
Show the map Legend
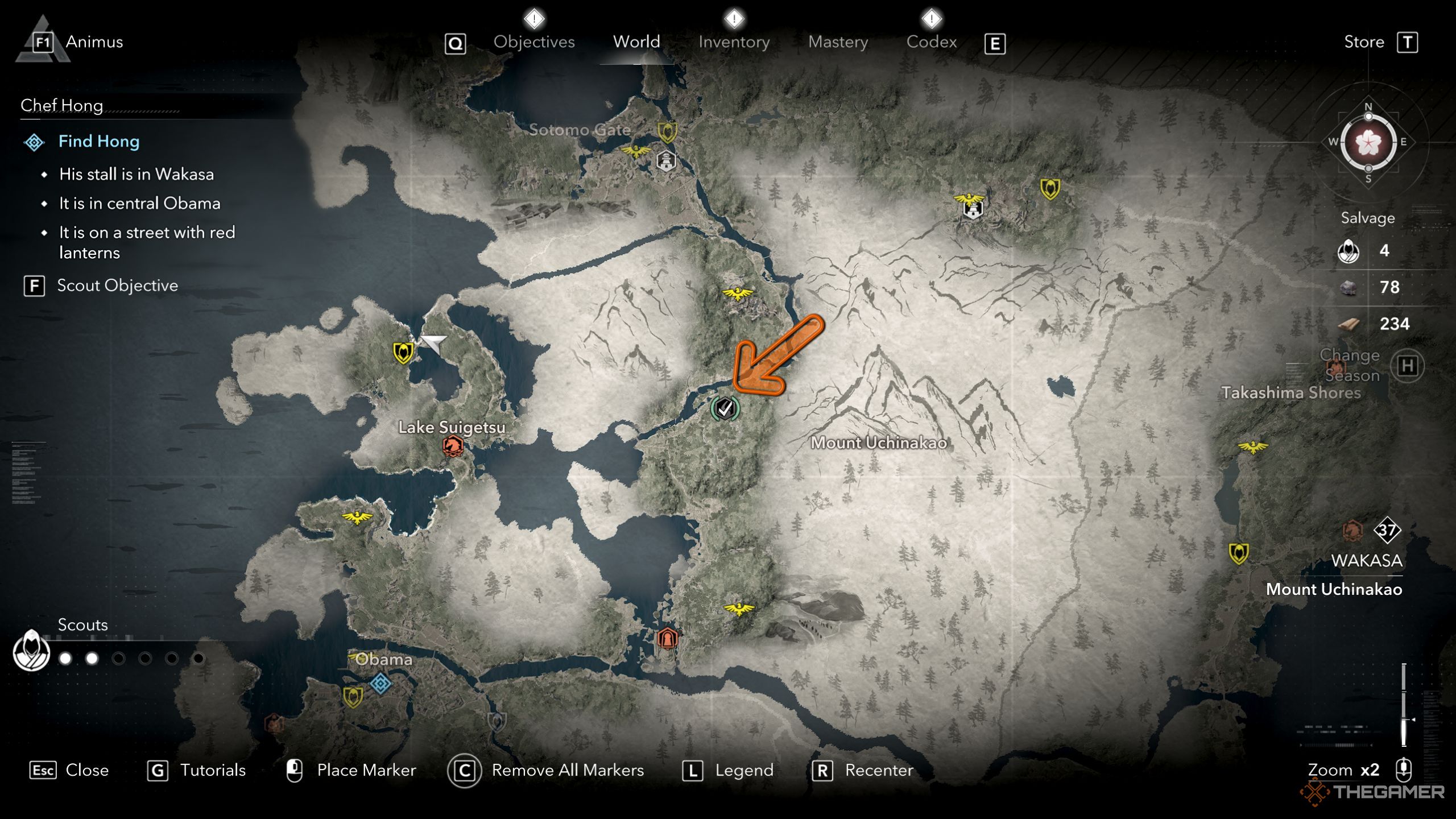coord(743,770)
